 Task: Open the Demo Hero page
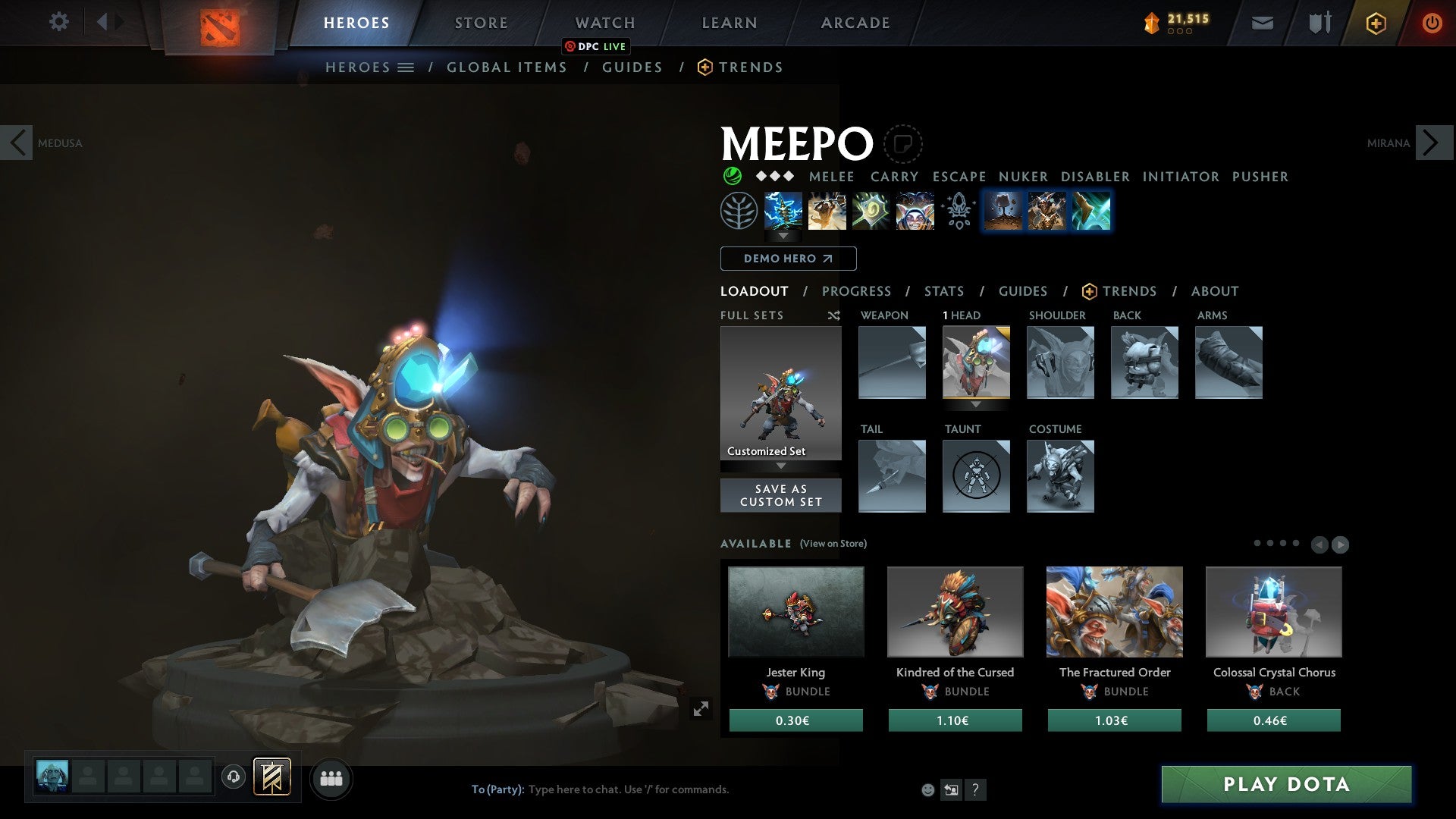(x=787, y=259)
